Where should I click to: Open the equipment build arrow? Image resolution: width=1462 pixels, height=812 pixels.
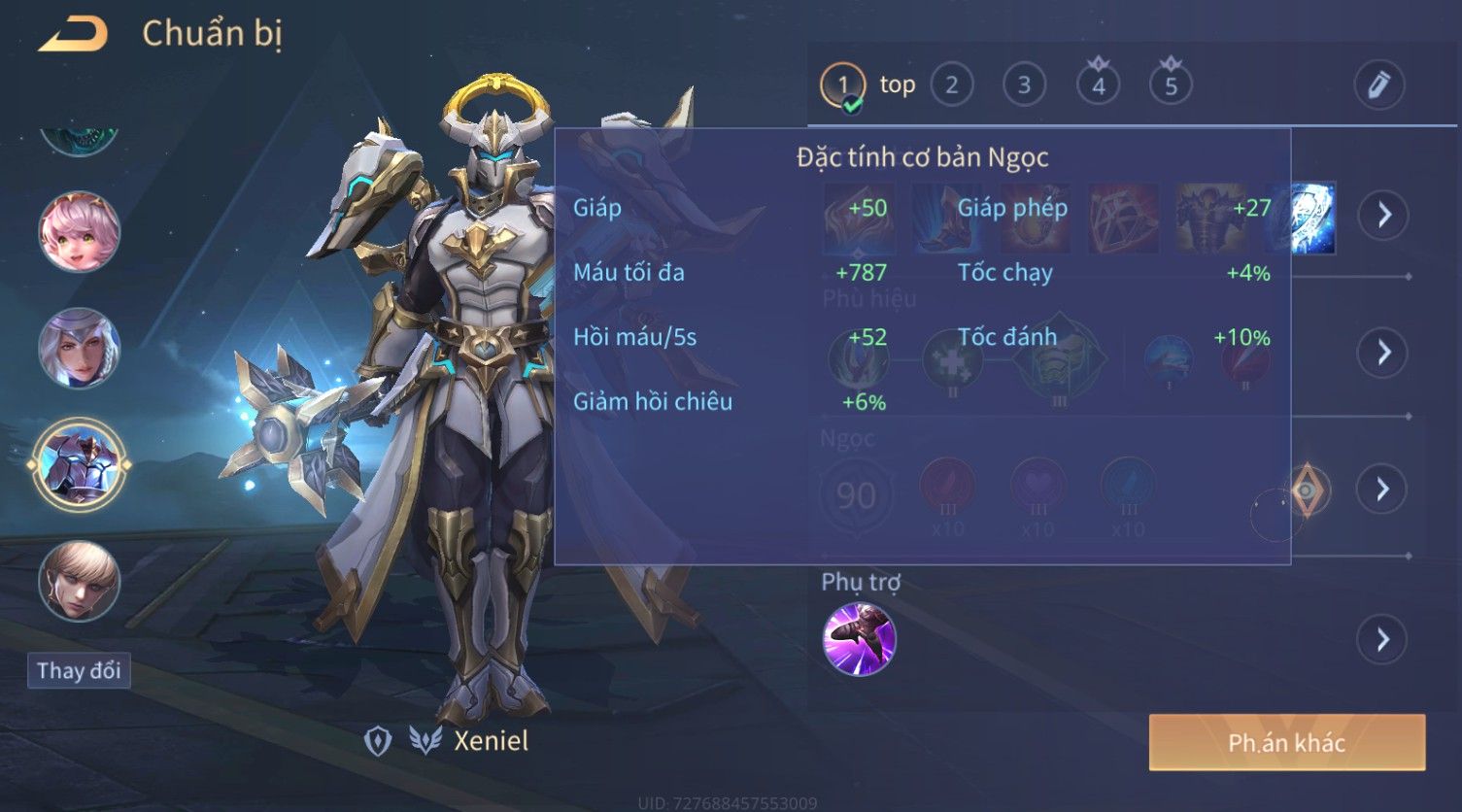pos(1383,215)
